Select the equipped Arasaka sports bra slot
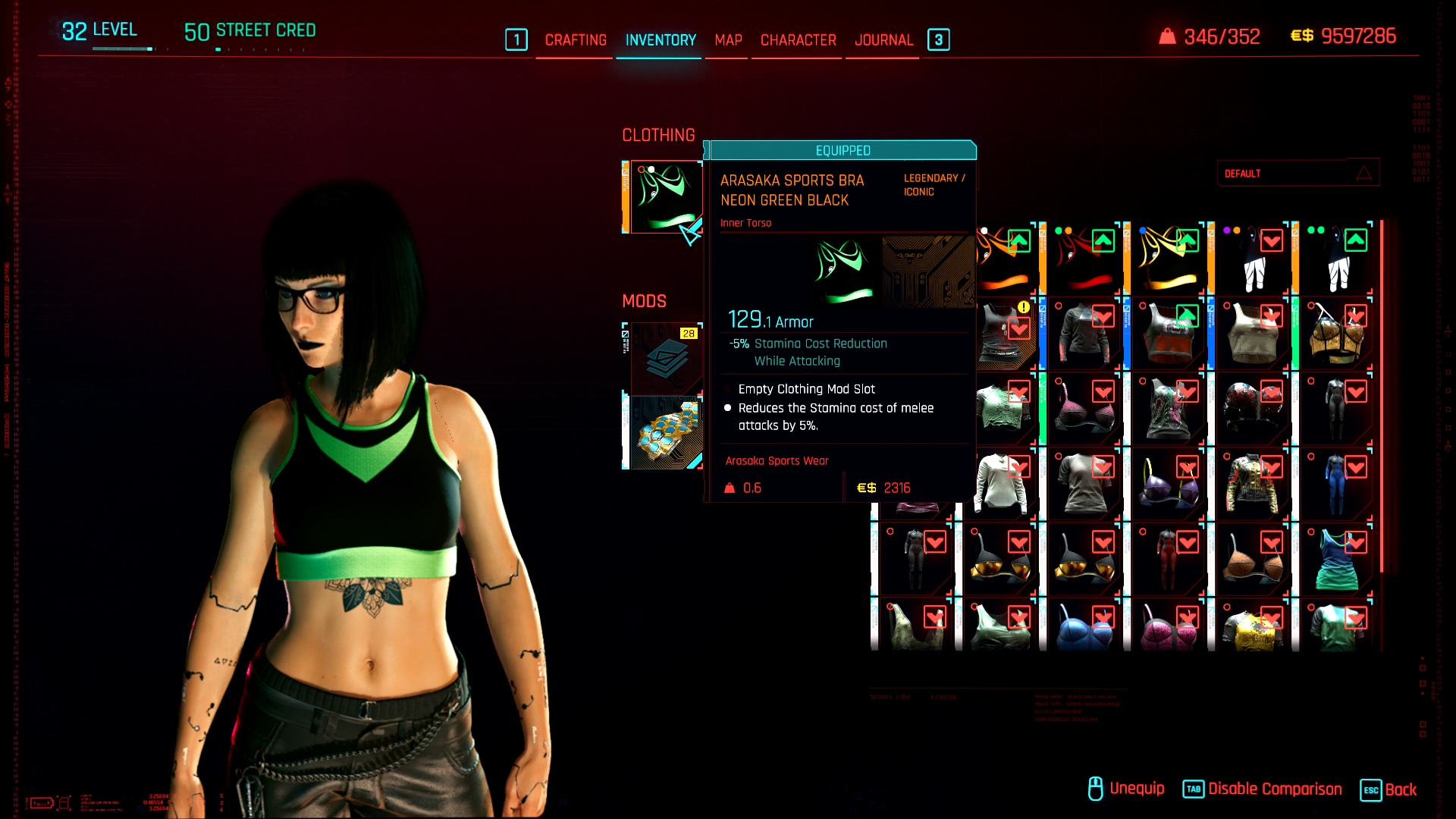The image size is (1456, 819). [665, 196]
